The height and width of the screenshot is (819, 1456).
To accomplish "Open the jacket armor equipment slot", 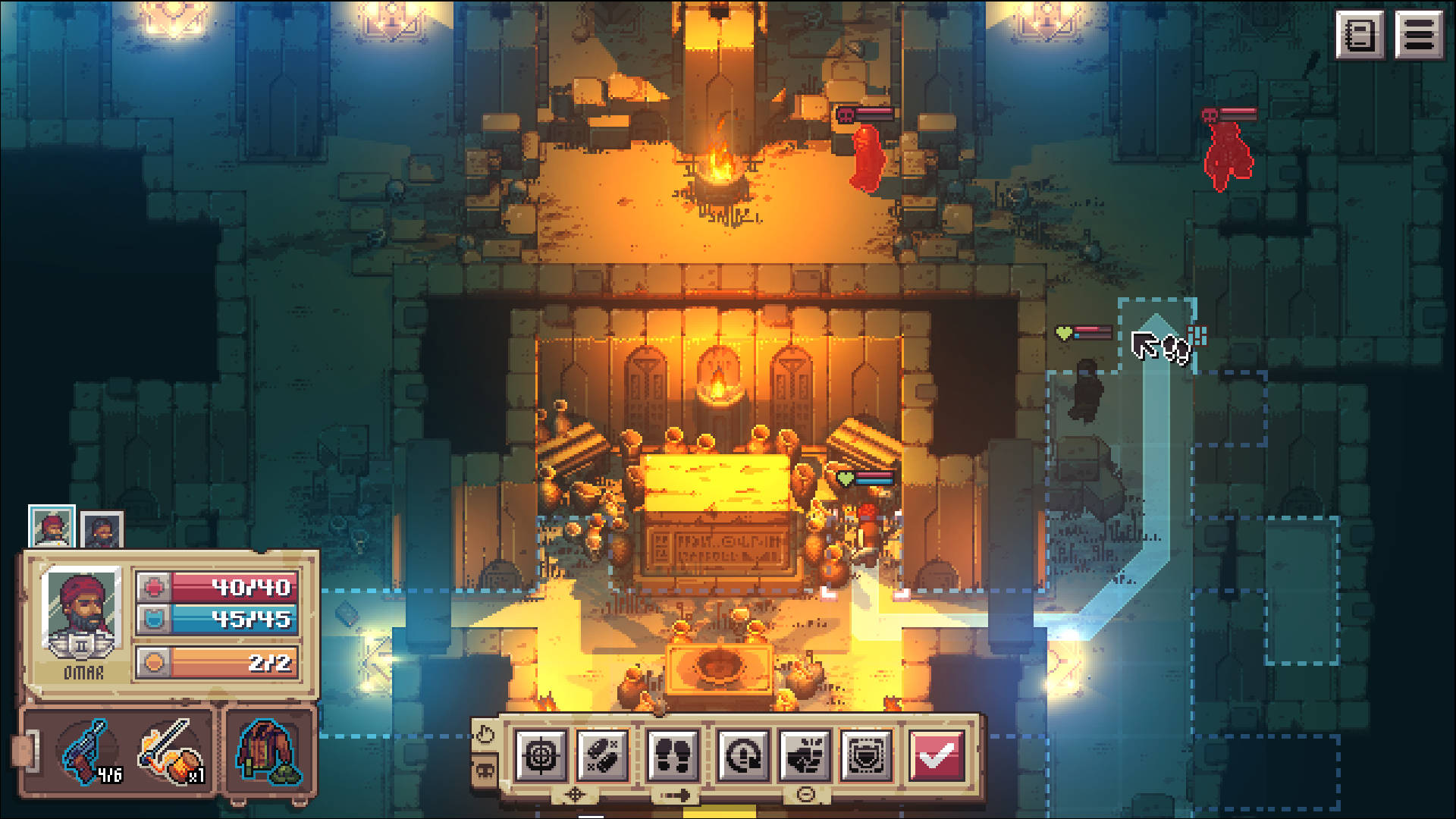I will [x=267, y=752].
